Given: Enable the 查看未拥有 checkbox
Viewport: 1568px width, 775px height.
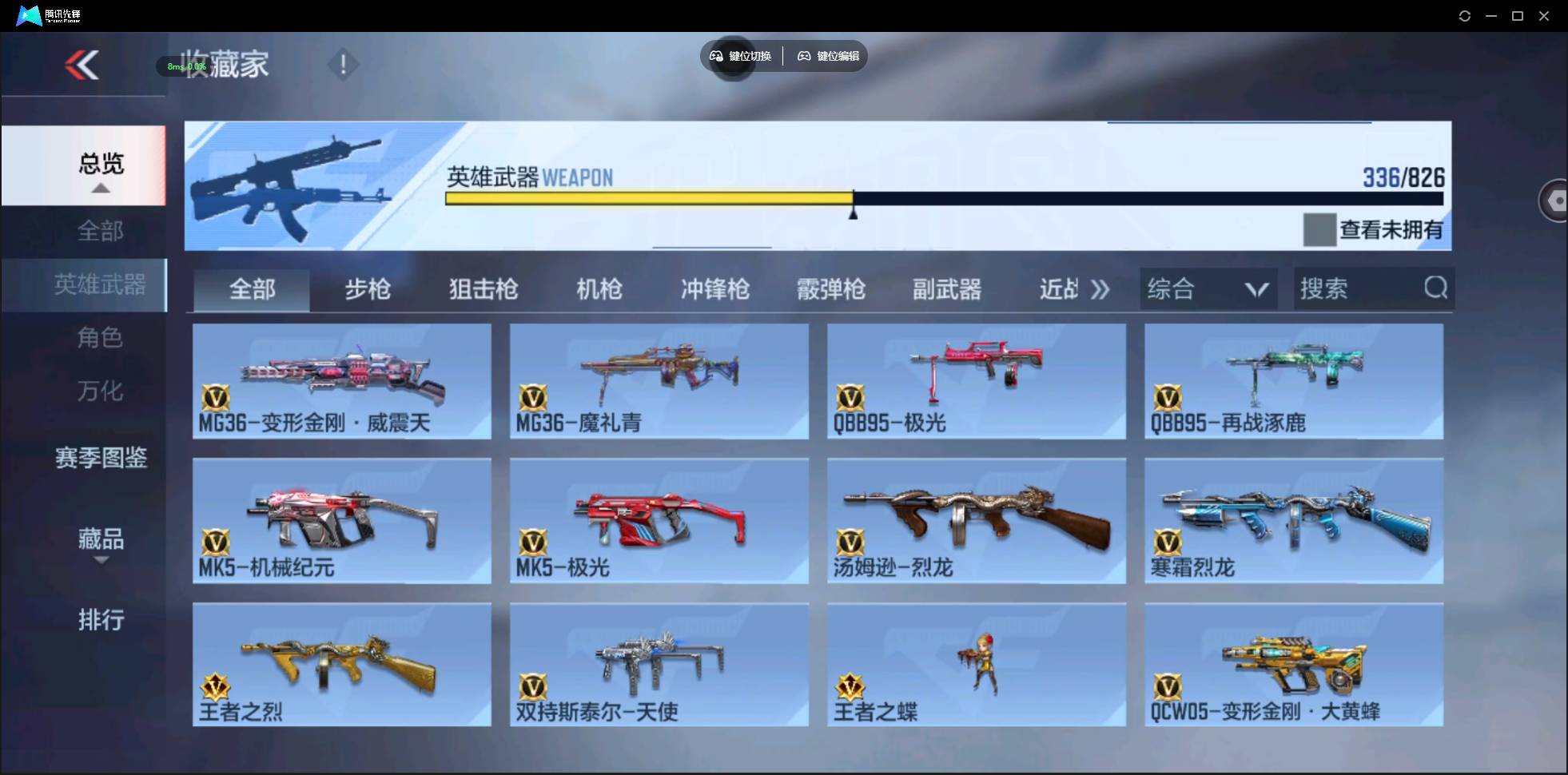Looking at the screenshot, I should tap(1321, 230).
